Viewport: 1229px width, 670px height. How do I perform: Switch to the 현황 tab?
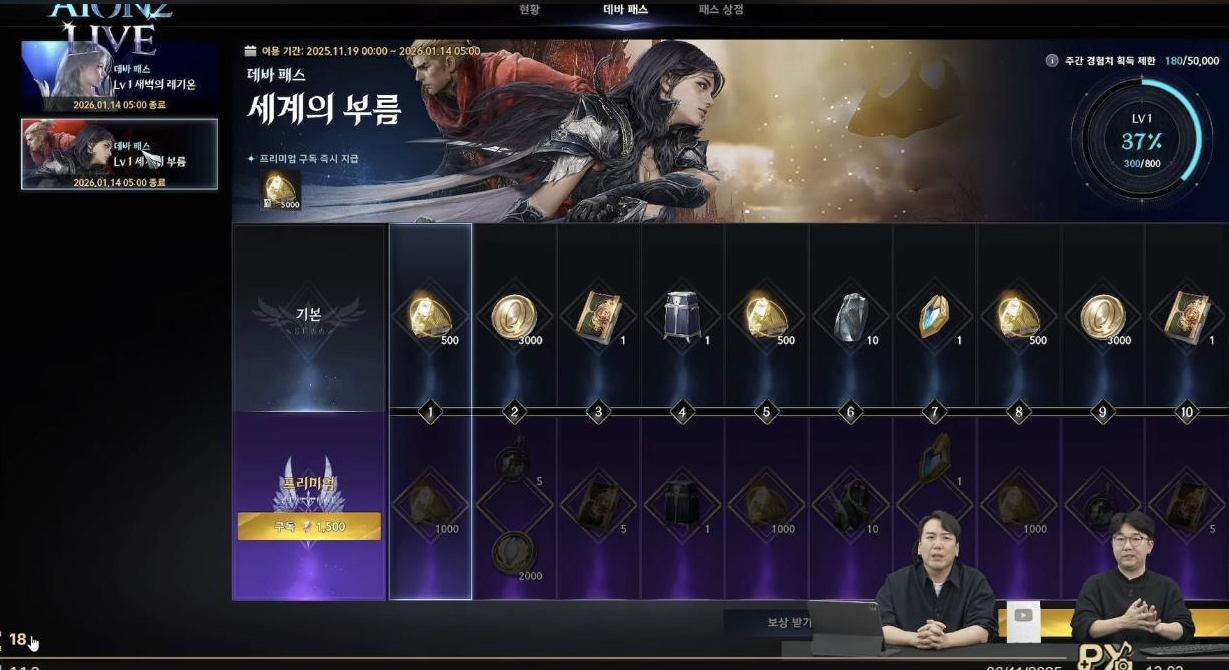click(529, 10)
